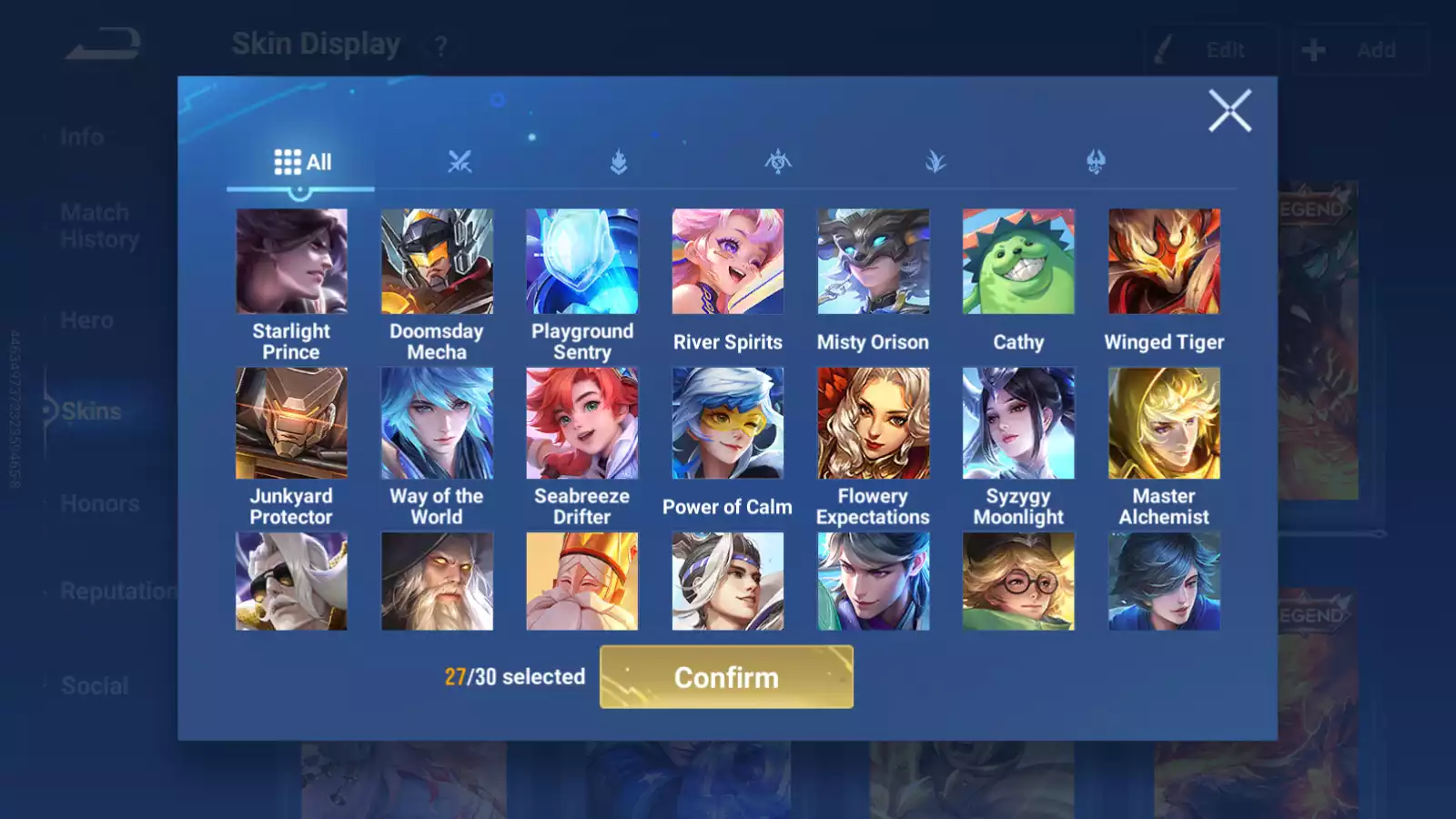The width and height of the screenshot is (1456, 819).
Task: Pick the Power of Calm skin
Action: pos(727,423)
